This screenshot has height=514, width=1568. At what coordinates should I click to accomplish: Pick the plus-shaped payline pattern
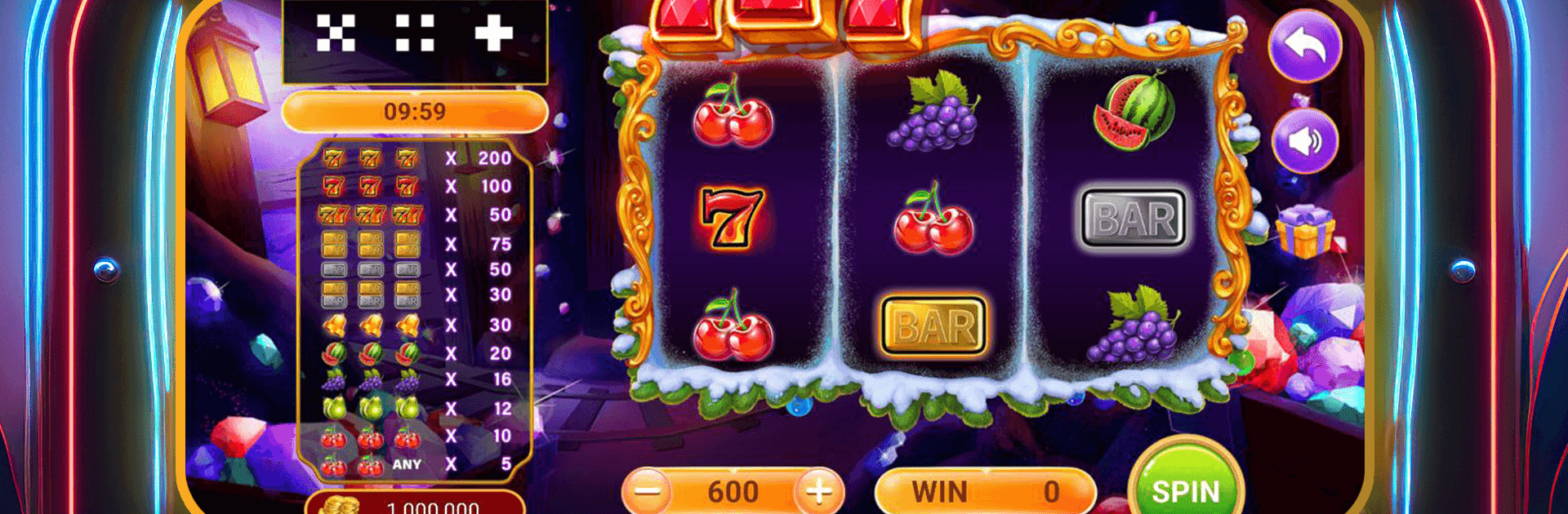click(493, 33)
